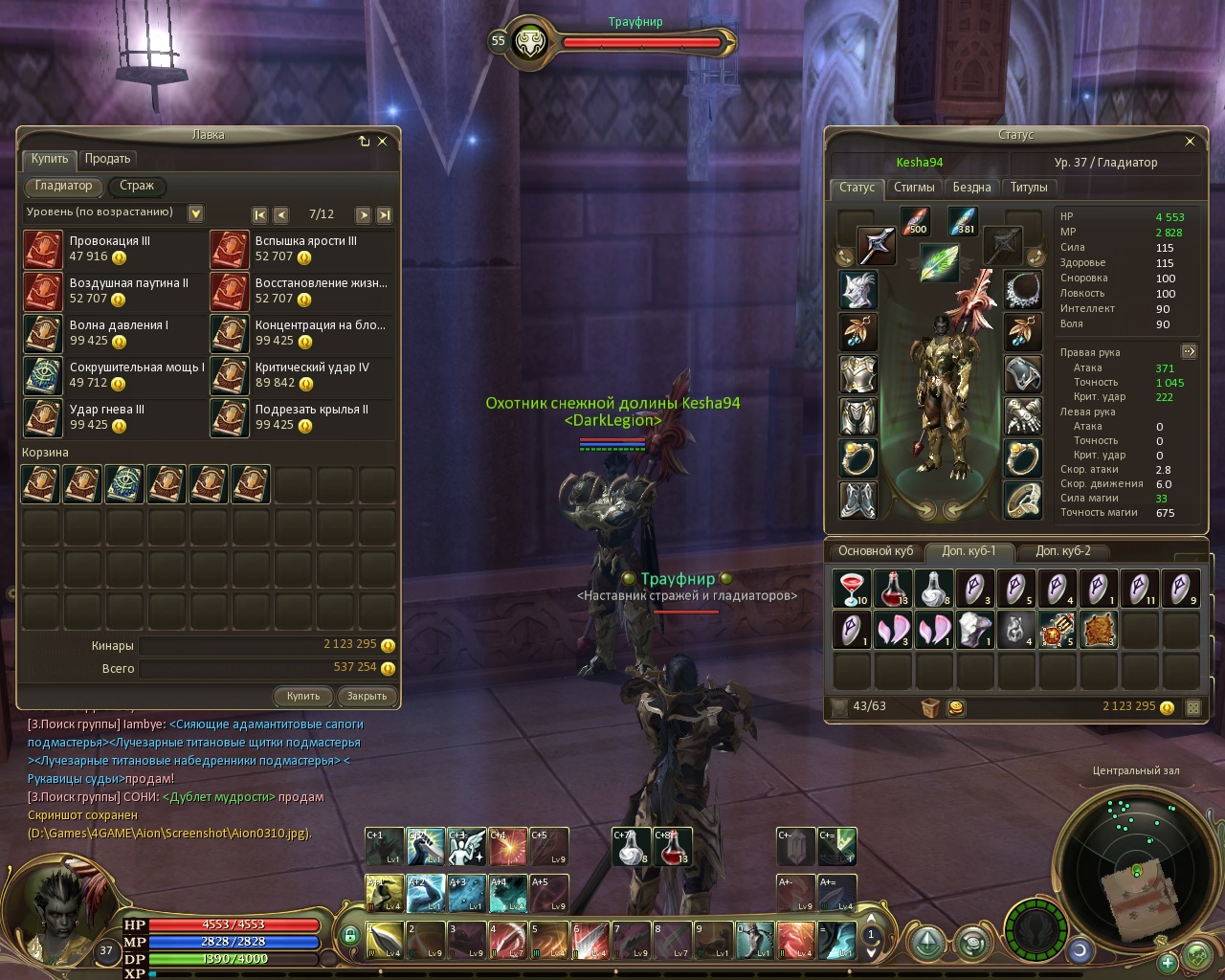
Task: Select the Провокация III skill book
Action: pos(43,249)
